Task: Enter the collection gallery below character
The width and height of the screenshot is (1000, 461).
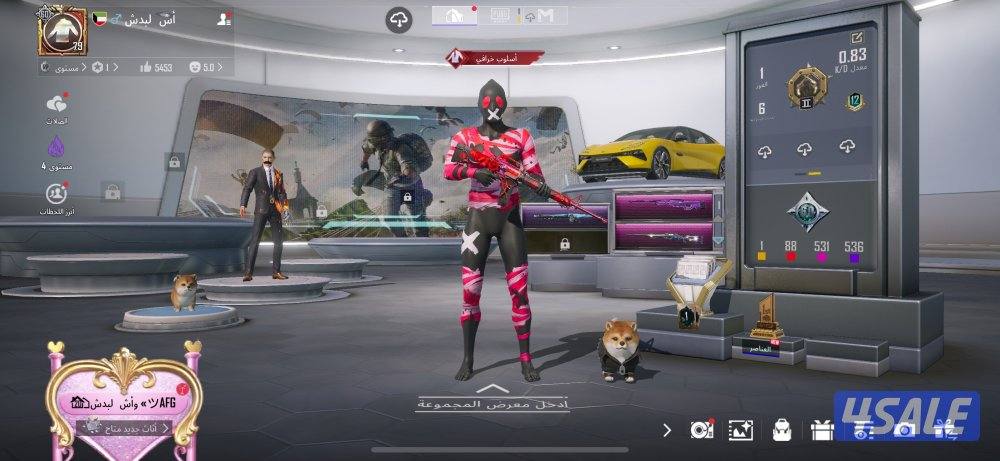Action: pos(493,399)
